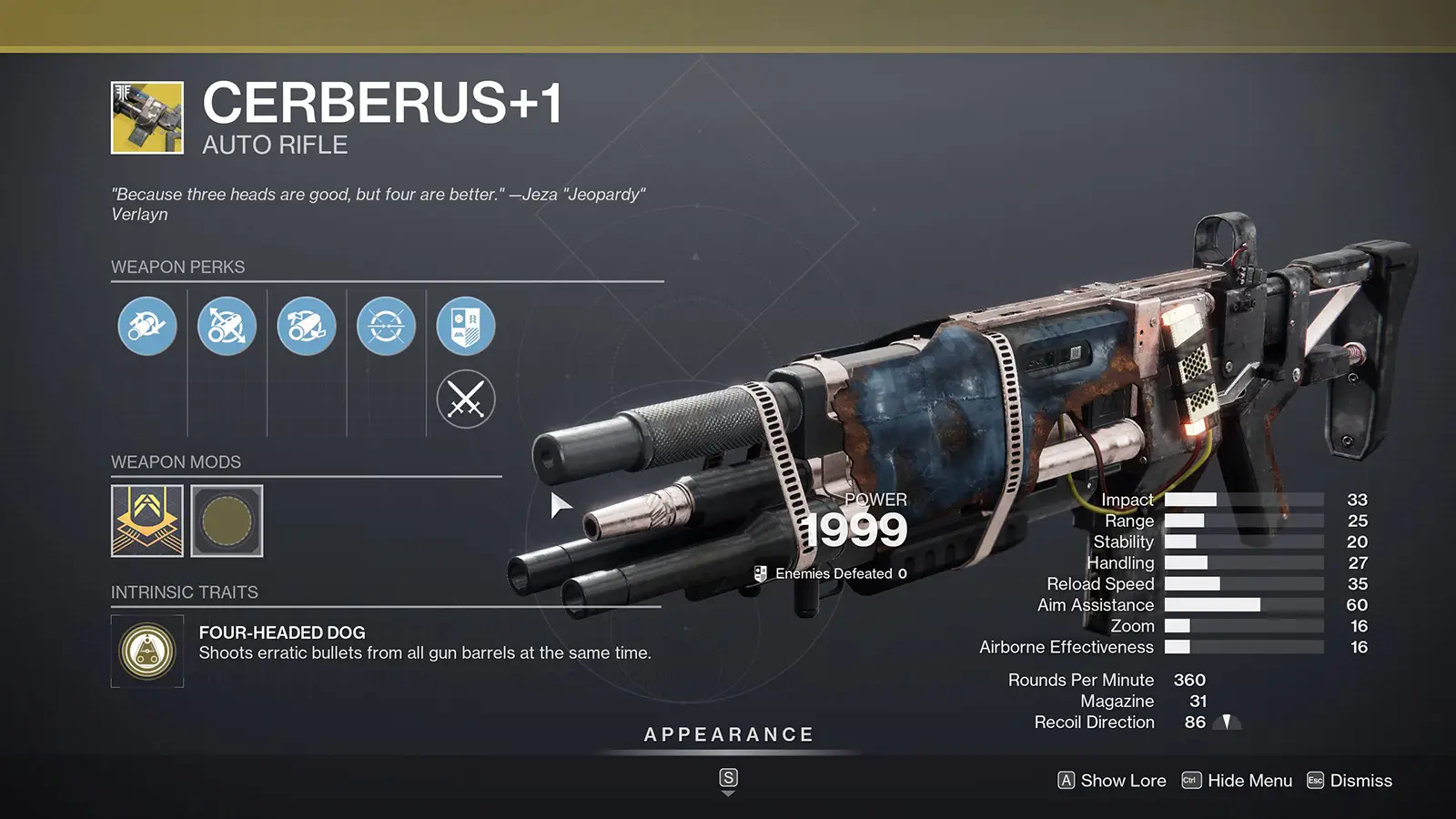Select the second blue perk icon with arrow barrel
Viewport: 1456px width, 819px height.
[227, 326]
